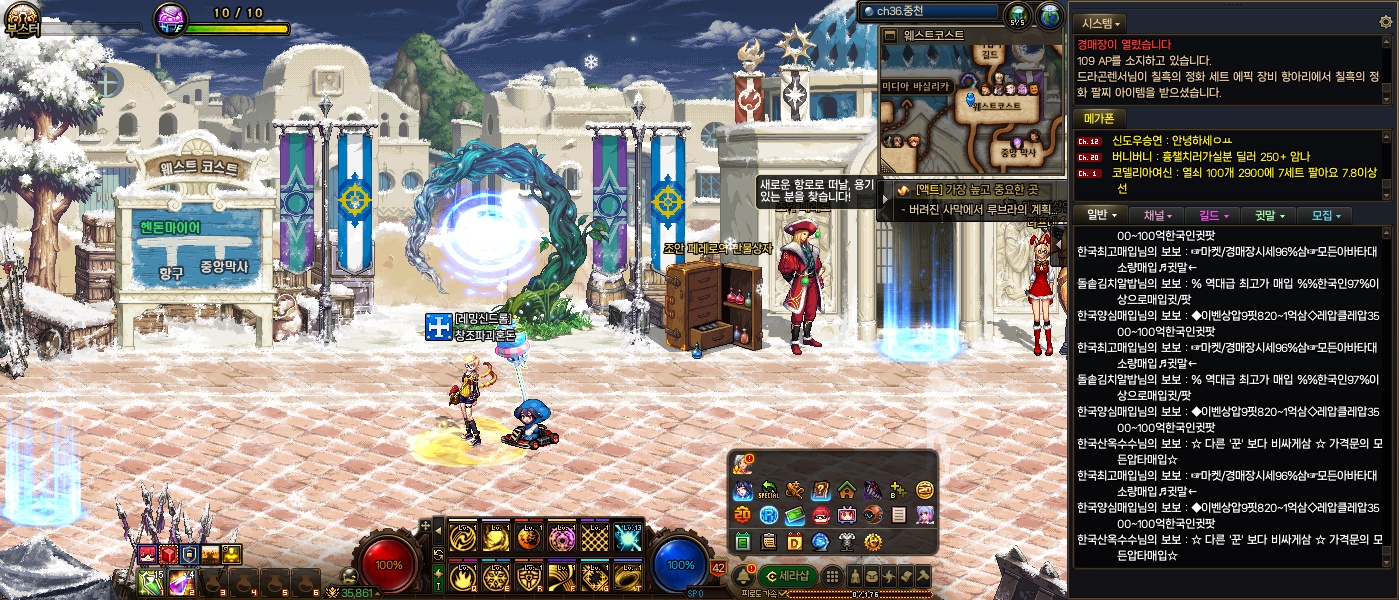Open the globe world map icon
The image size is (1399, 600).
click(1049, 15)
